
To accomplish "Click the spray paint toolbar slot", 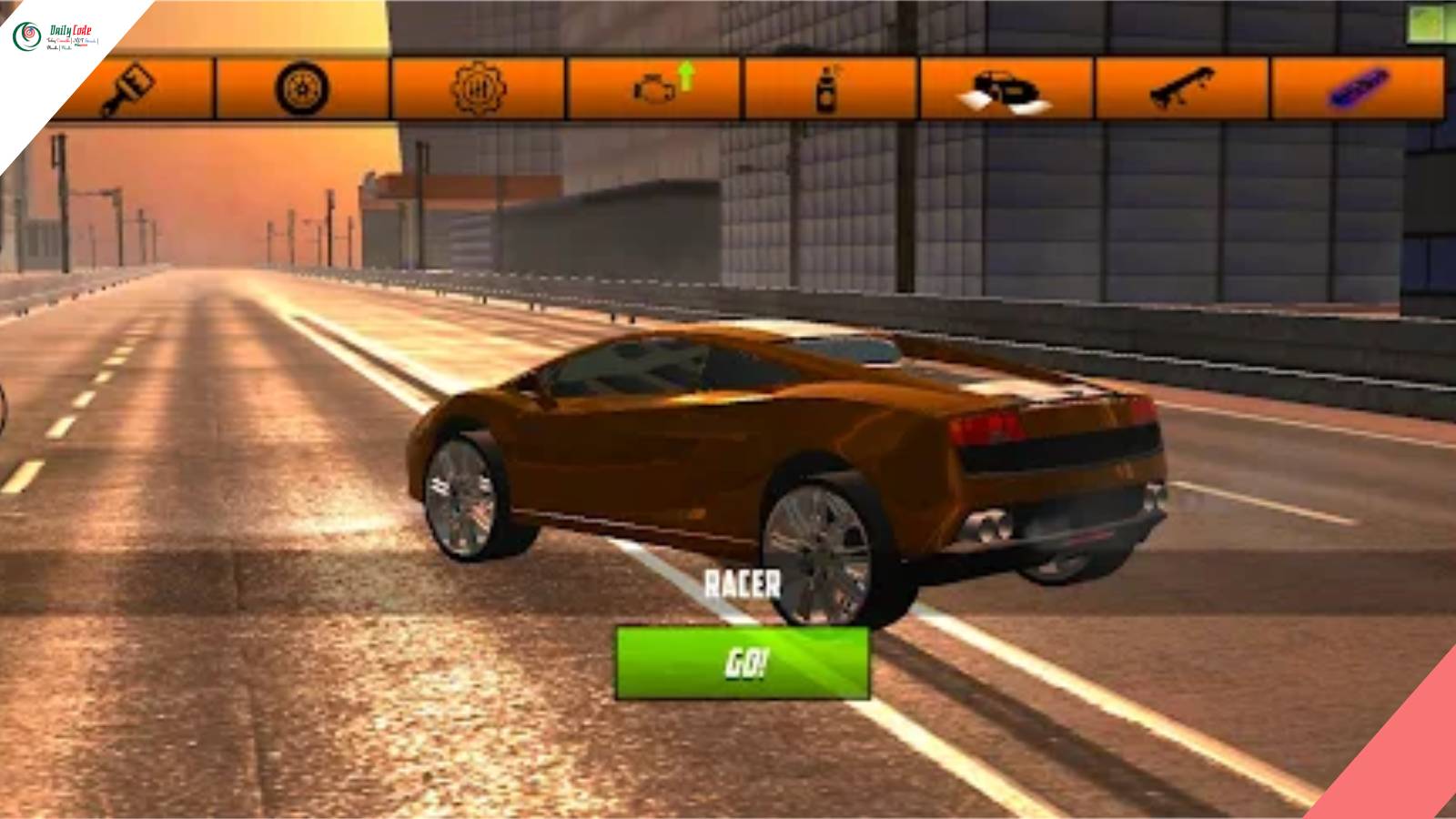I will pos(824,86).
